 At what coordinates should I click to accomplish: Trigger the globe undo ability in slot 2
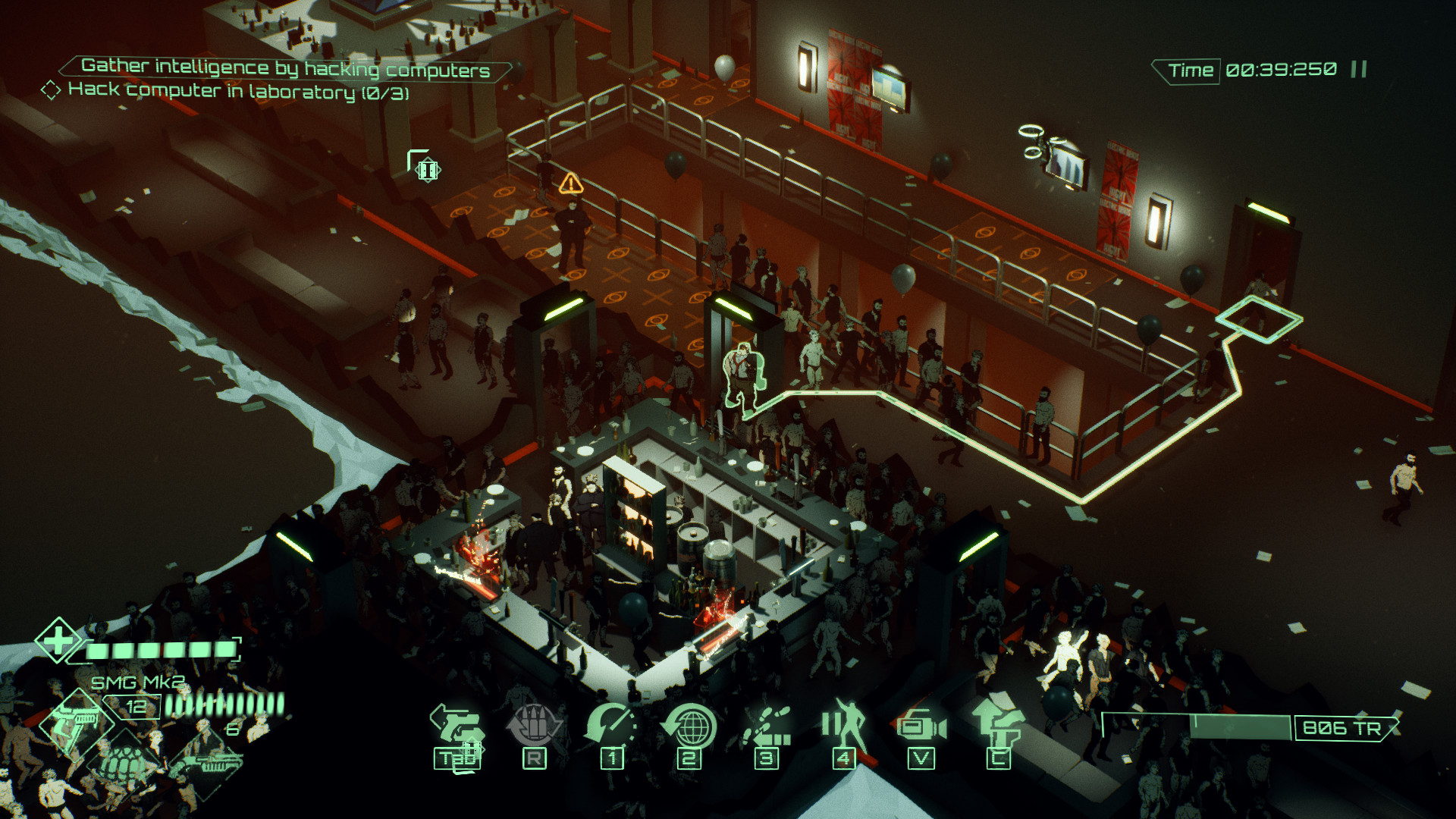pos(691,723)
